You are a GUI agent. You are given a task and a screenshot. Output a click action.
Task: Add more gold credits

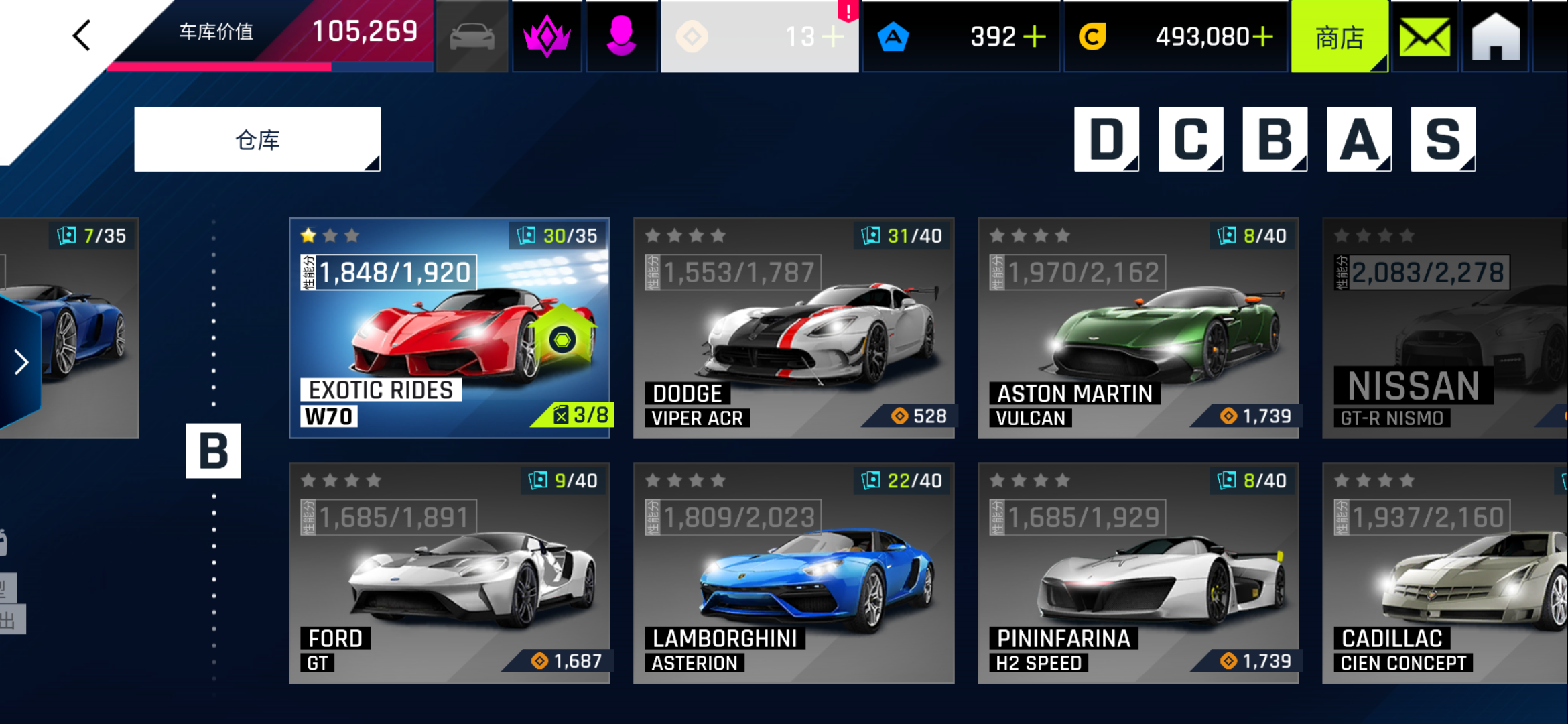(1262, 37)
